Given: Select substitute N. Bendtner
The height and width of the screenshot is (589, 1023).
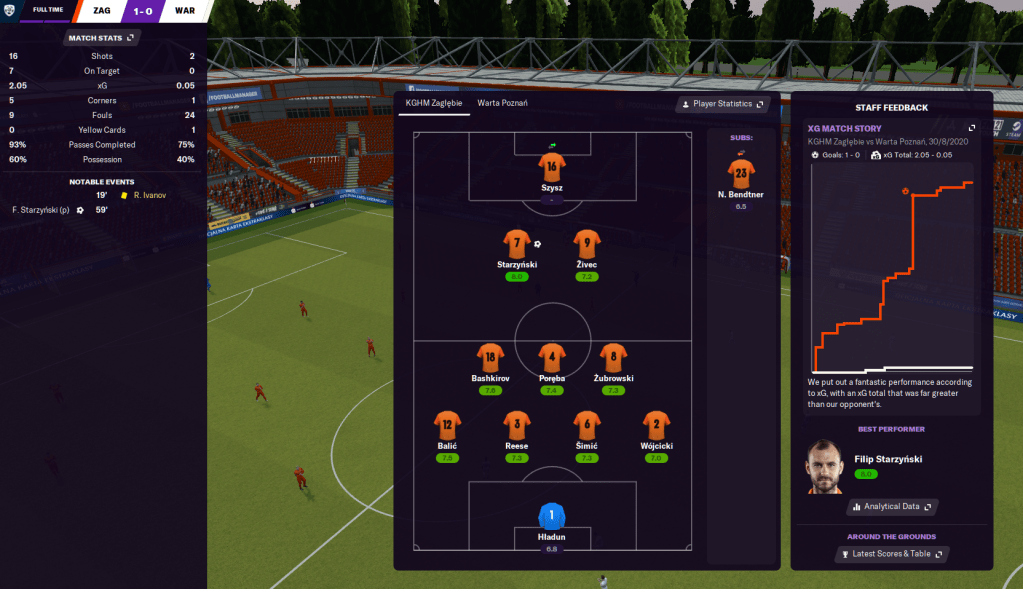Looking at the screenshot, I should click(x=741, y=173).
